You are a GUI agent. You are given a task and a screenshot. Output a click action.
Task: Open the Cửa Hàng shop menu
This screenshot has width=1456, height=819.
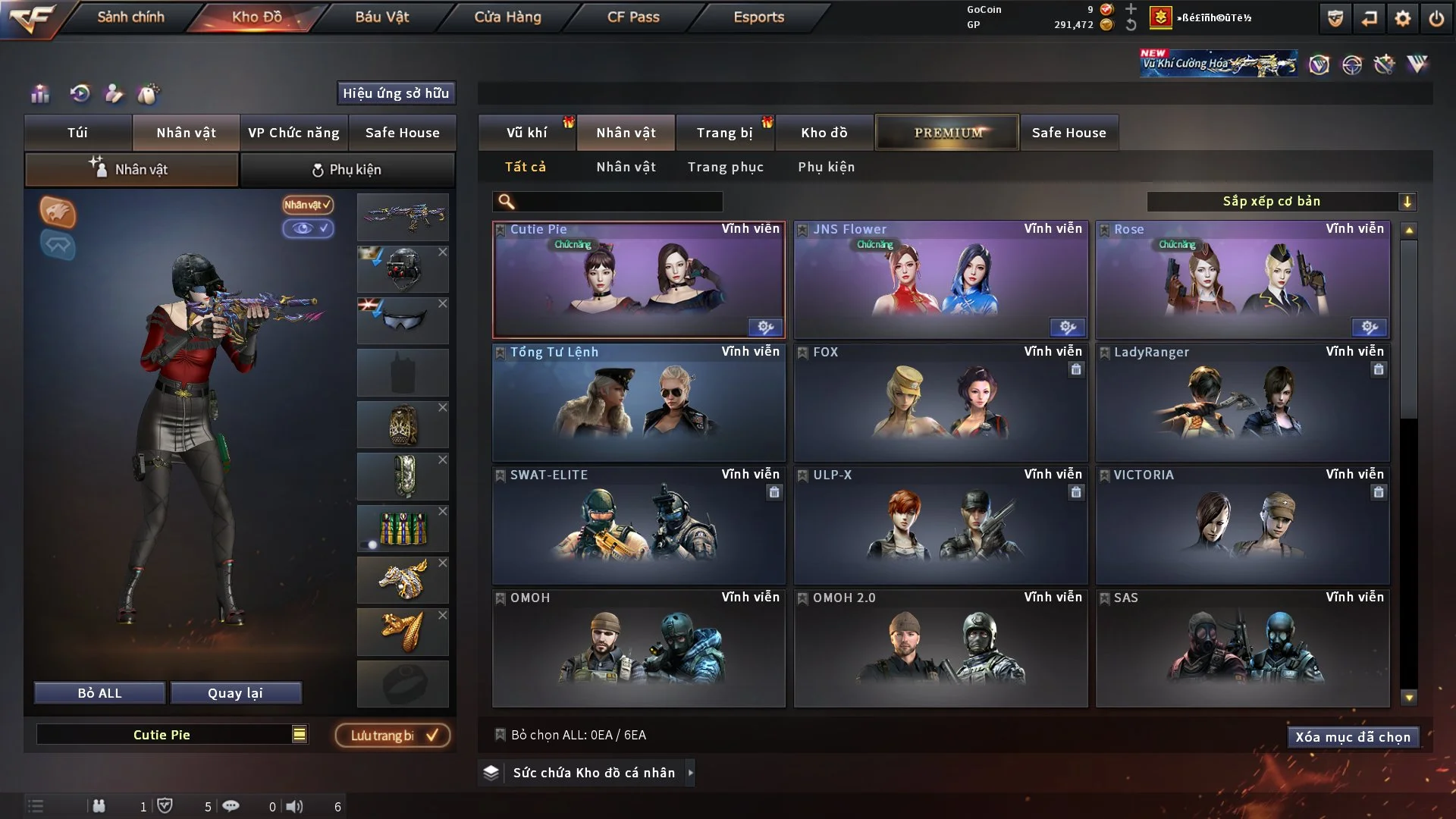pos(507,17)
